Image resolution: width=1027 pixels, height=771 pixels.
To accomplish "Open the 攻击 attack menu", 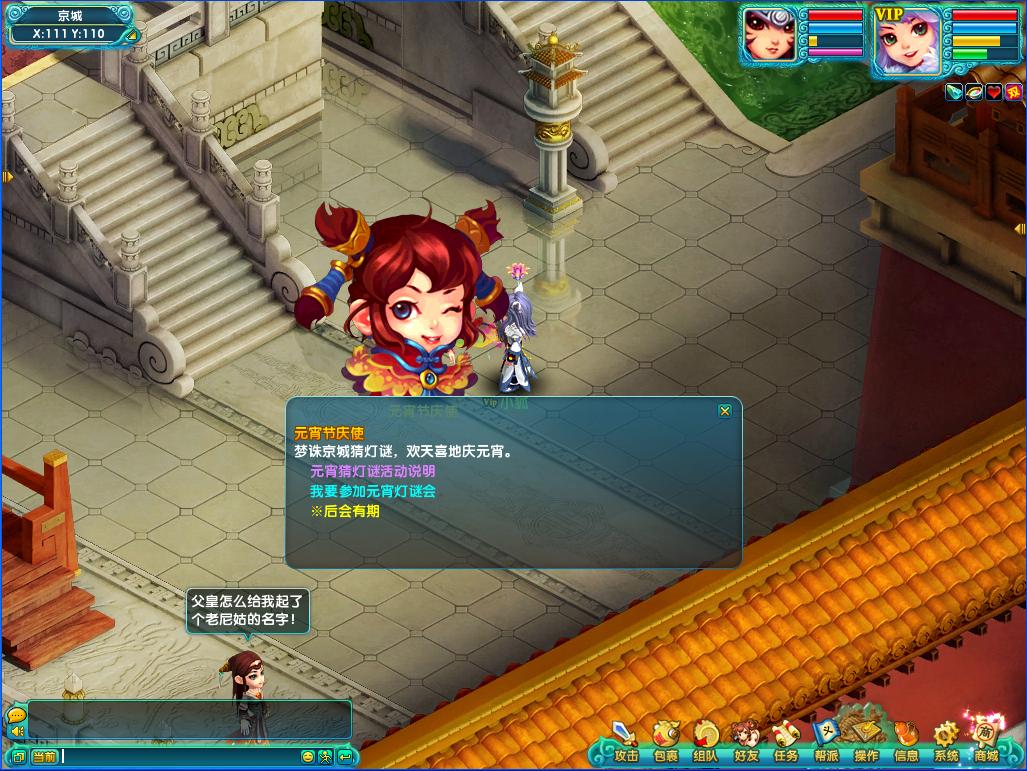I will pyautogui.click(x=626, y=742).
